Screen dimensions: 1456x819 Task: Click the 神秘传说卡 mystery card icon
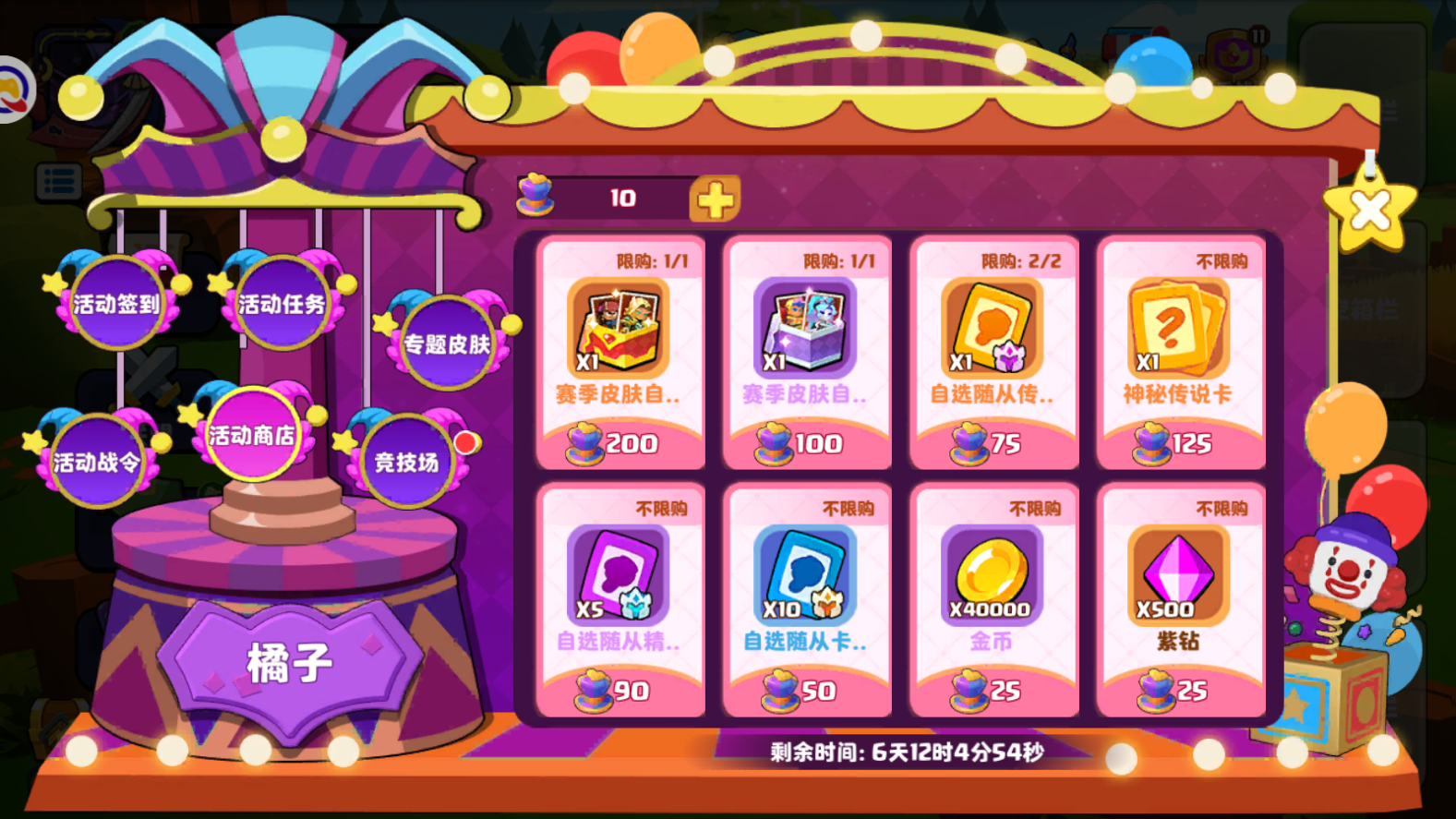[x=1180, y=328]
